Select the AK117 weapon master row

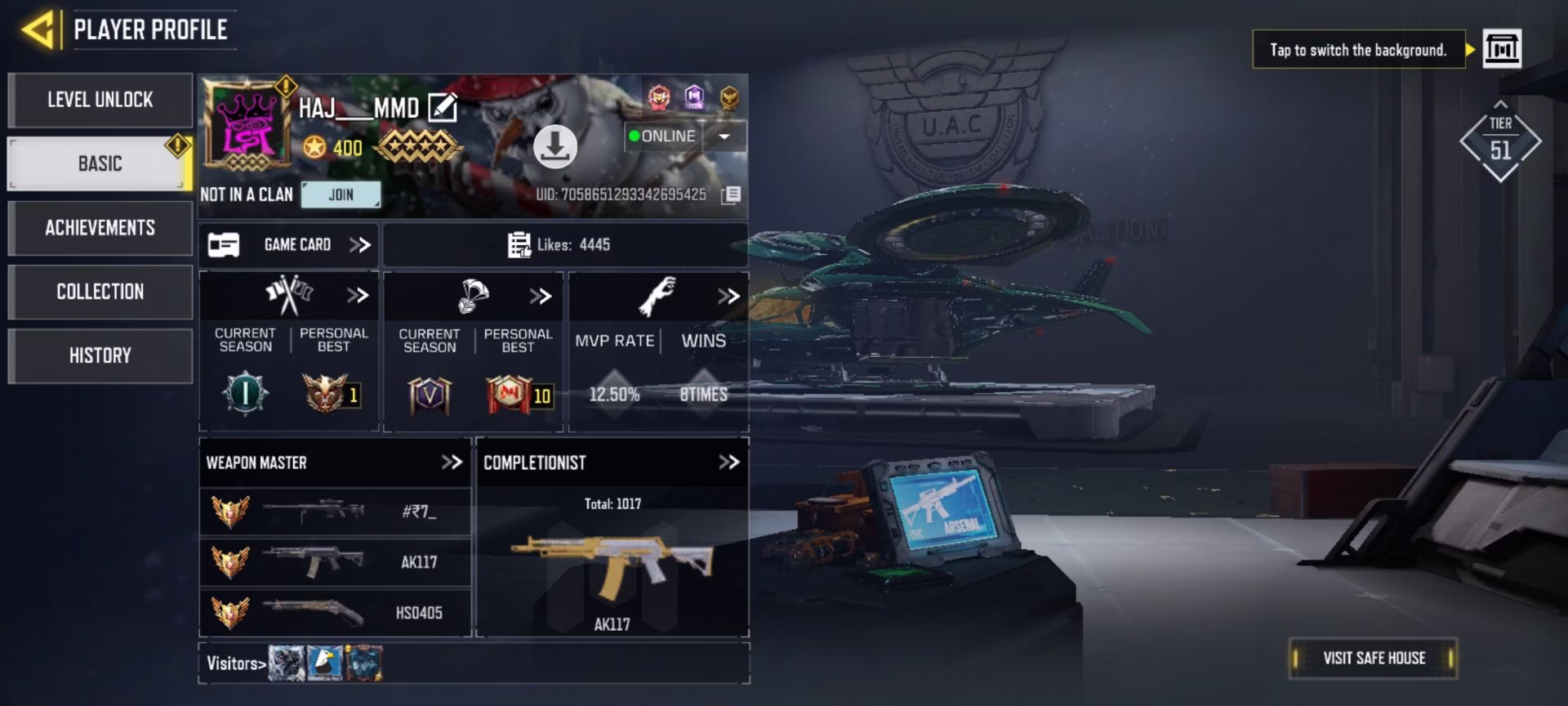pos(335,562)
